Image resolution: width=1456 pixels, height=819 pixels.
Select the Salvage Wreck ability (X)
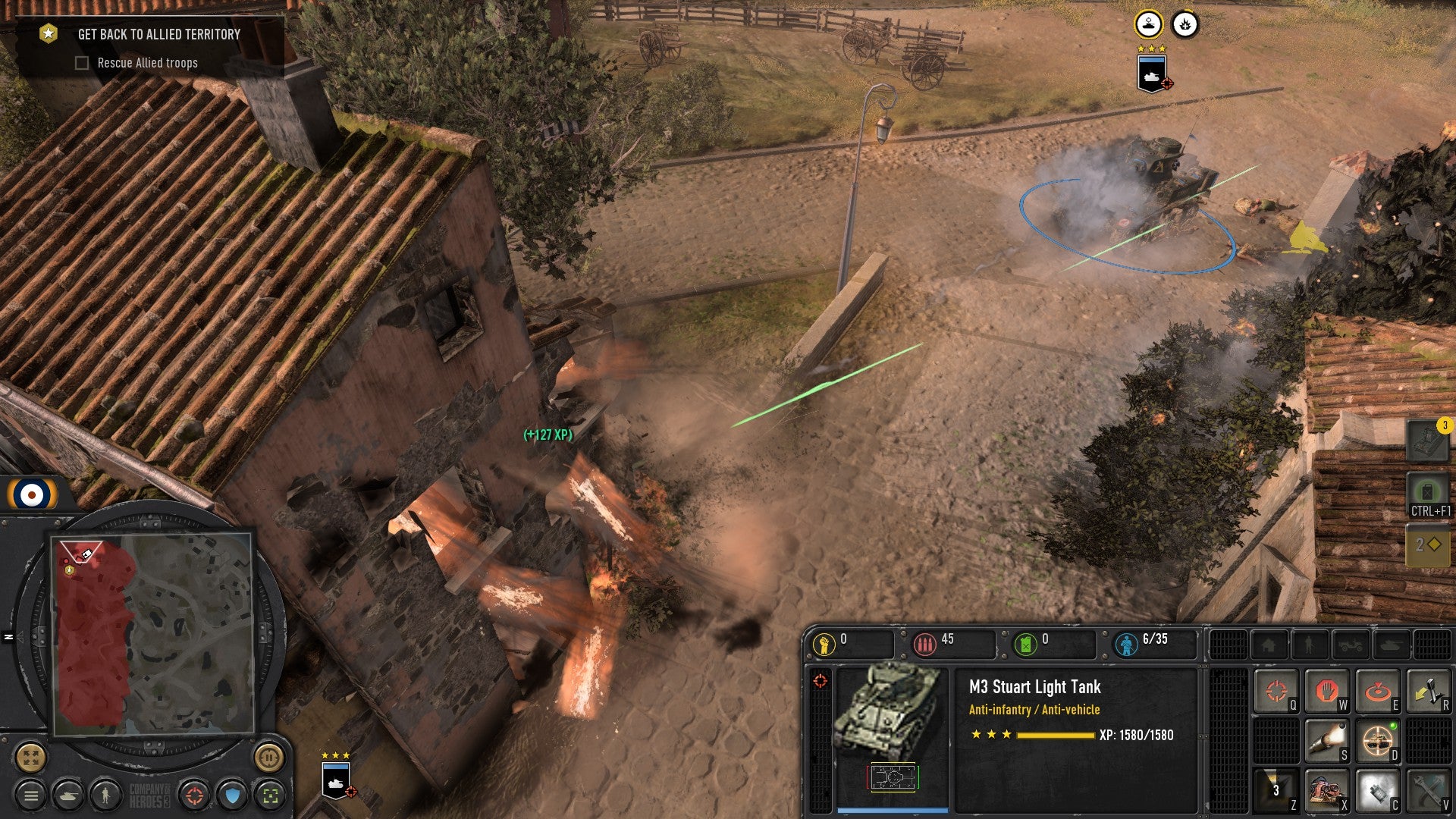[x=1327, y=789]
